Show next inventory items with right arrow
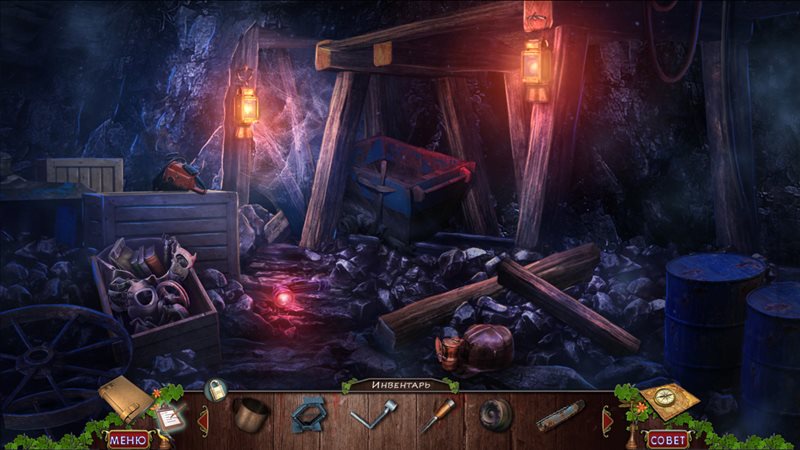 605,416
